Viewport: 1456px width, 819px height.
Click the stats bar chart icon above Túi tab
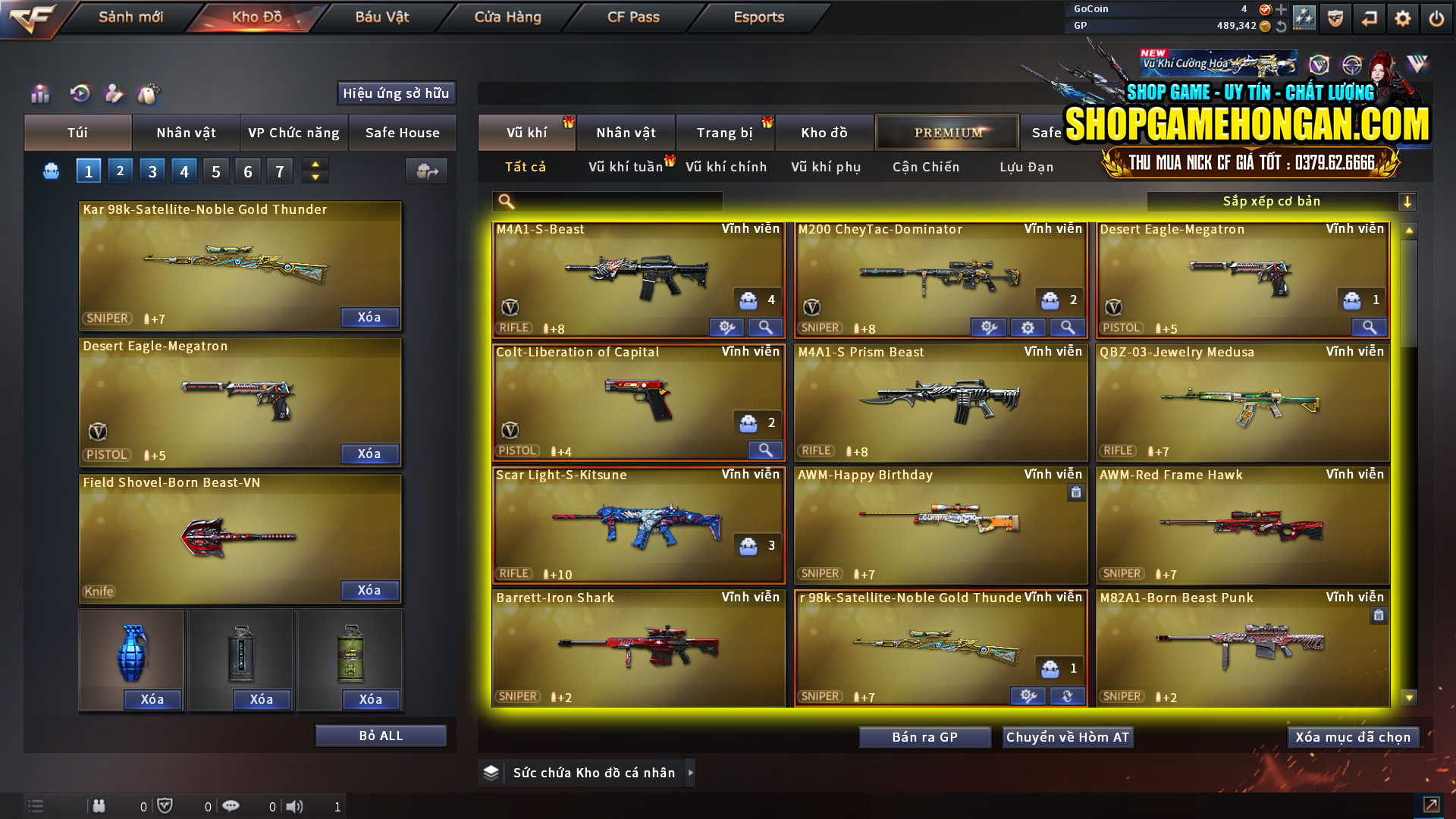pos(39,93)
